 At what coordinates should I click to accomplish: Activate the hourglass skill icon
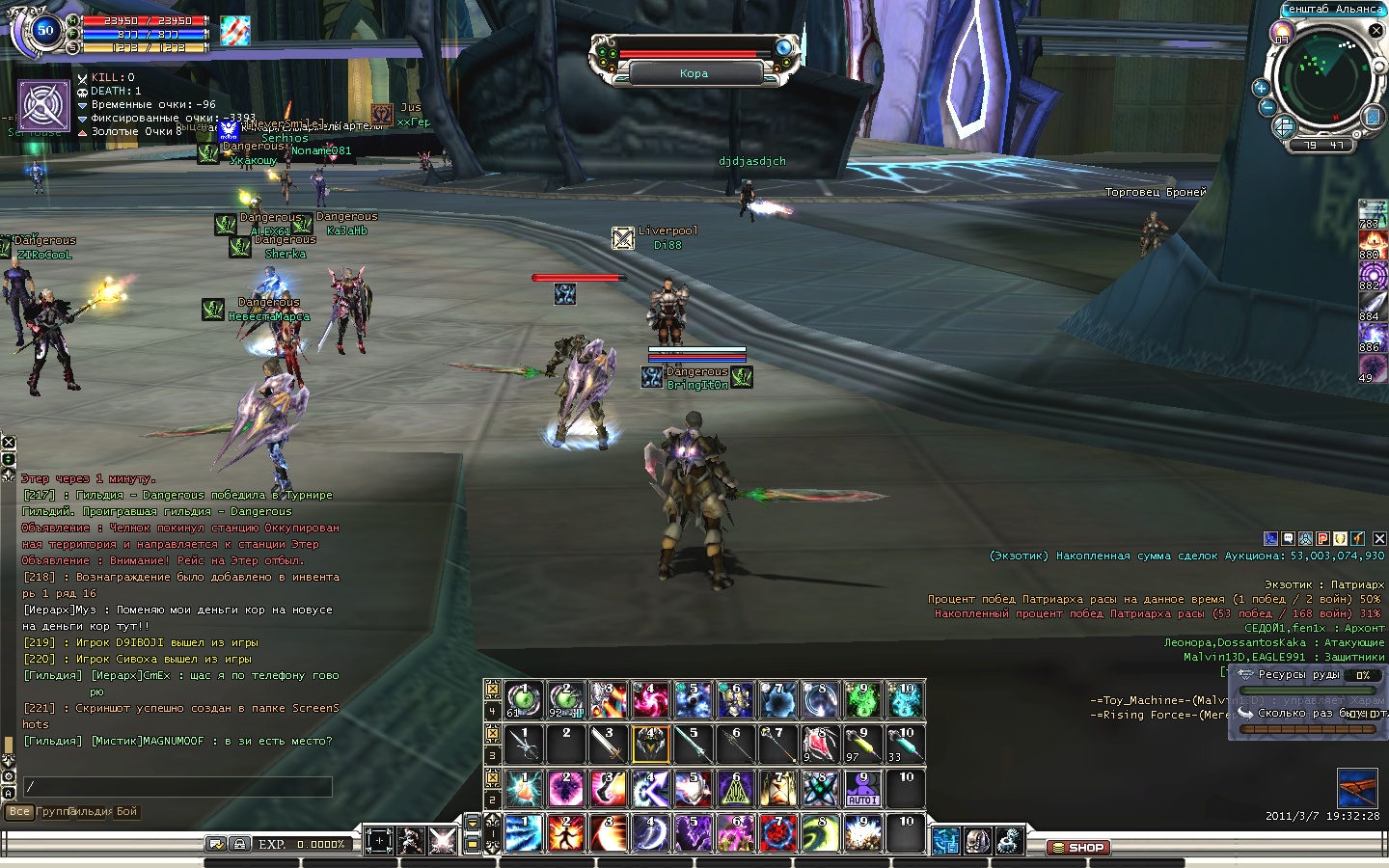pos(777,789)
